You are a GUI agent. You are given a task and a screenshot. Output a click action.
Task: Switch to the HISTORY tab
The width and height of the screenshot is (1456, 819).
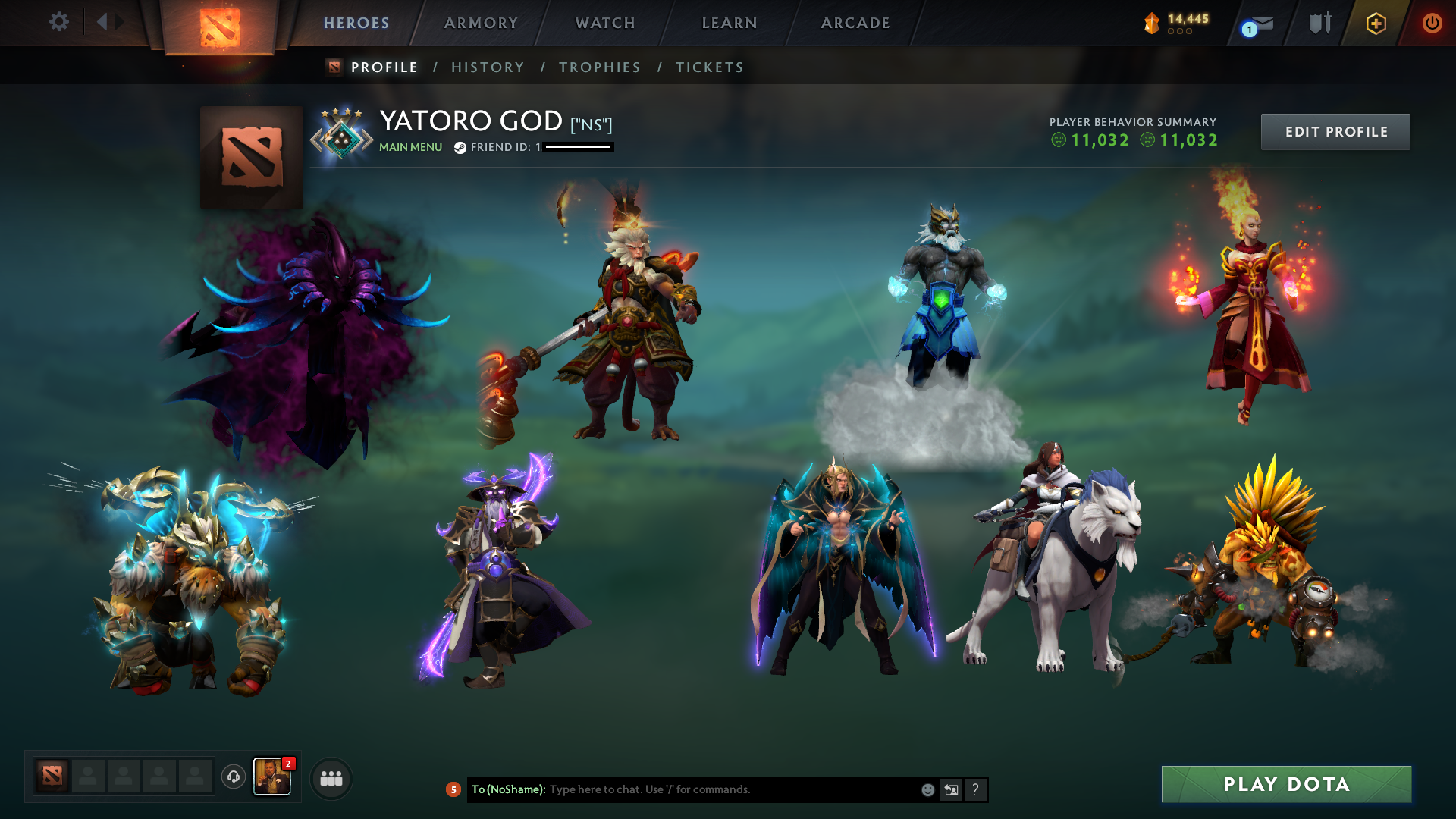point(488,67)
